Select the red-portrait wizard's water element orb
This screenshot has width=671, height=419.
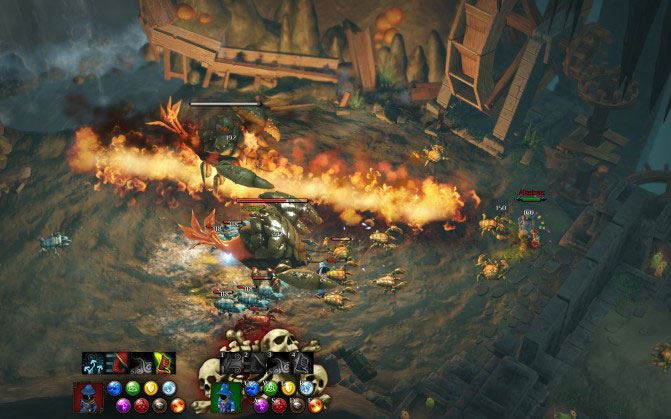coord(114,389)
